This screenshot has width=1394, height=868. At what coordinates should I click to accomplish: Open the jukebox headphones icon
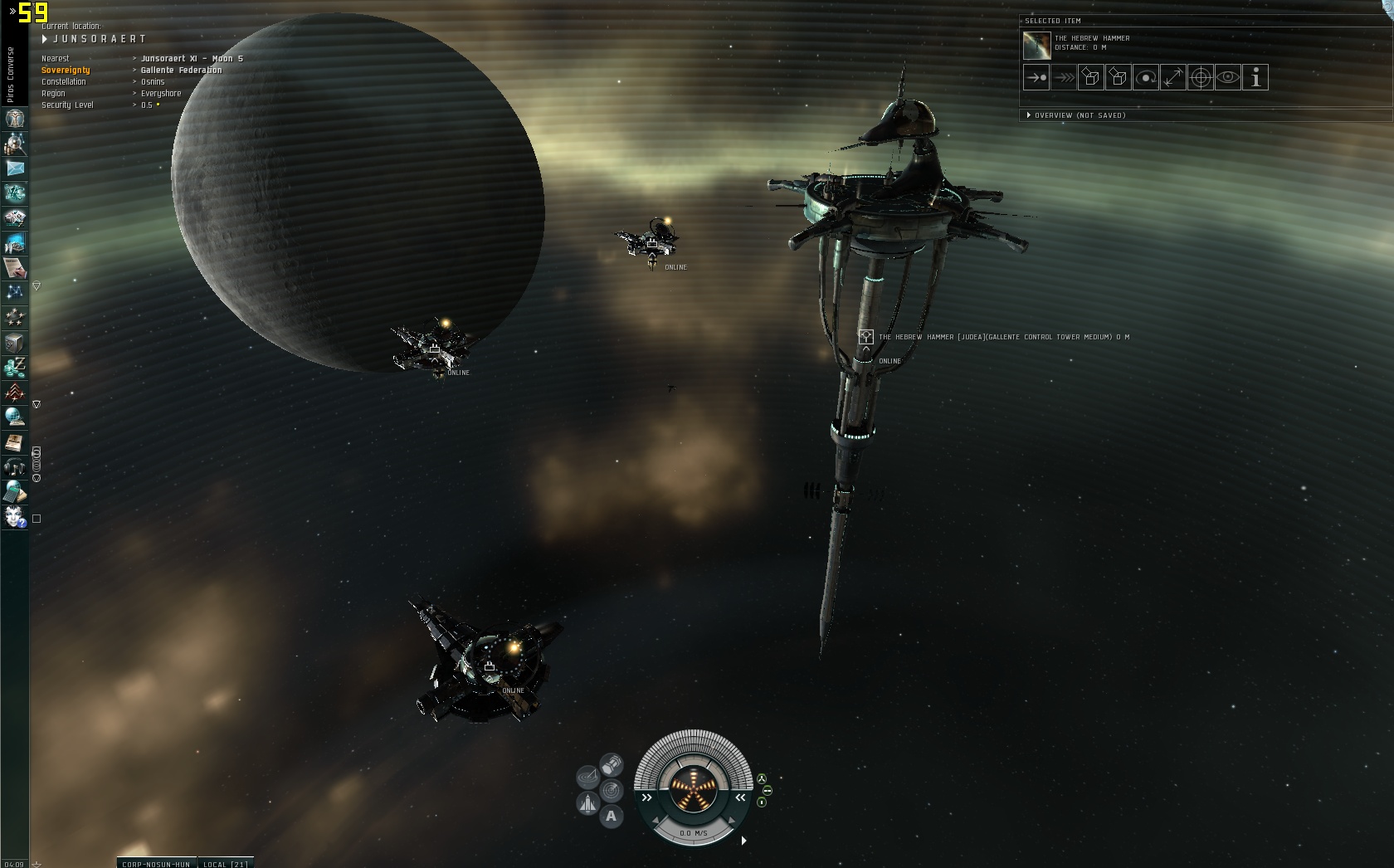pyautogui.click(x=15, y=467)
